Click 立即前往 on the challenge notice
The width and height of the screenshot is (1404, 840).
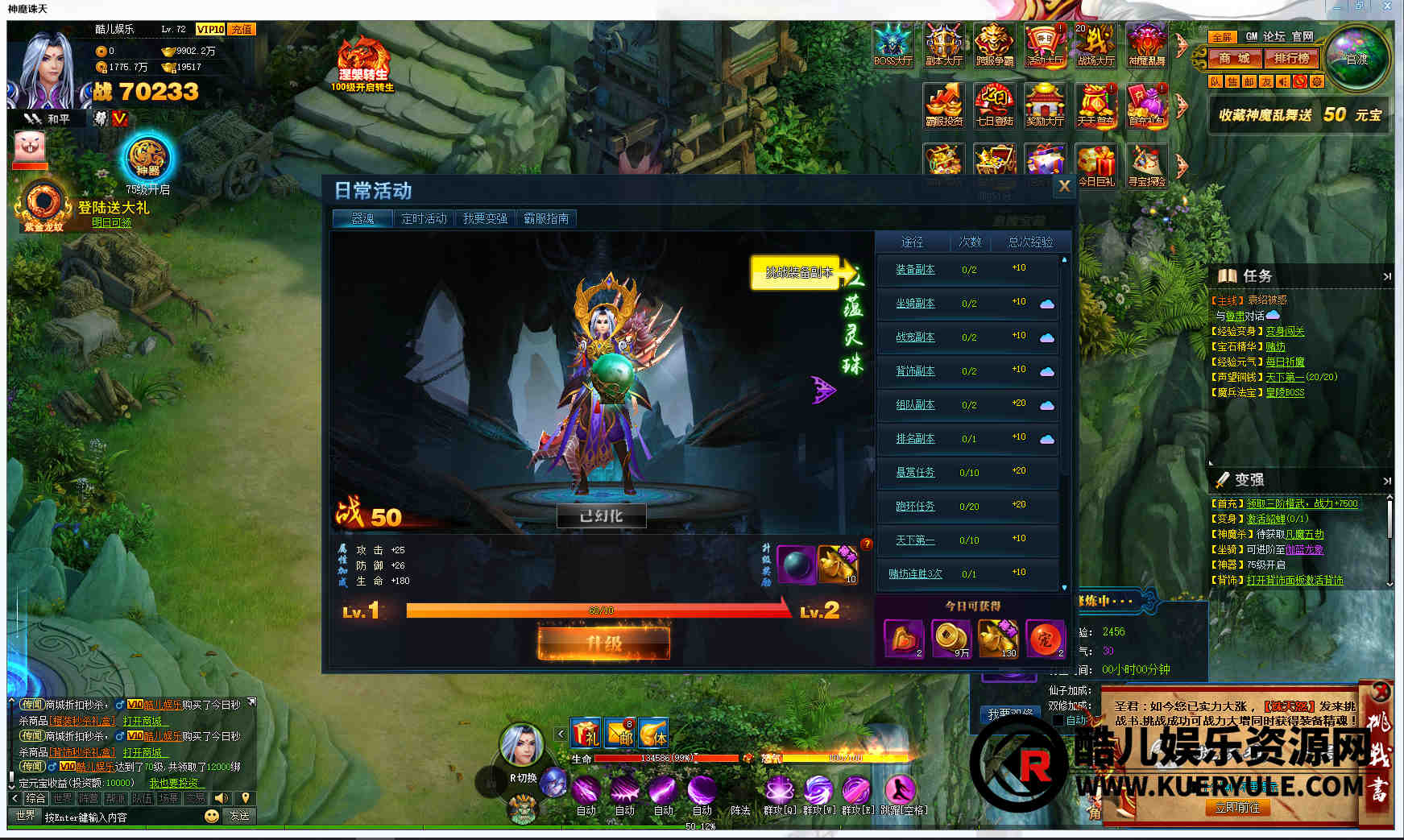click(1236, 807)
